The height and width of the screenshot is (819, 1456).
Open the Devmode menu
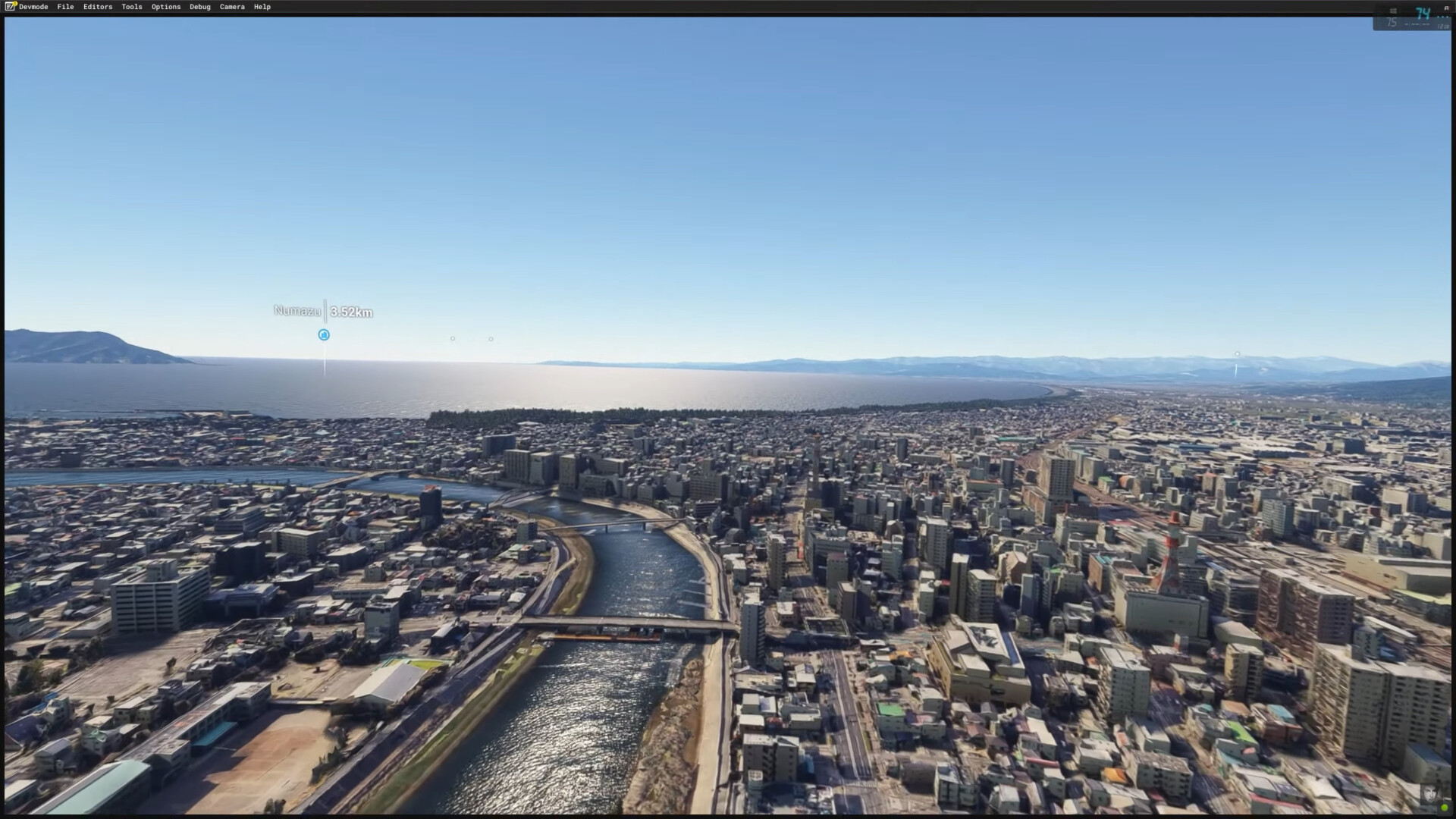(x=33, y=7)
